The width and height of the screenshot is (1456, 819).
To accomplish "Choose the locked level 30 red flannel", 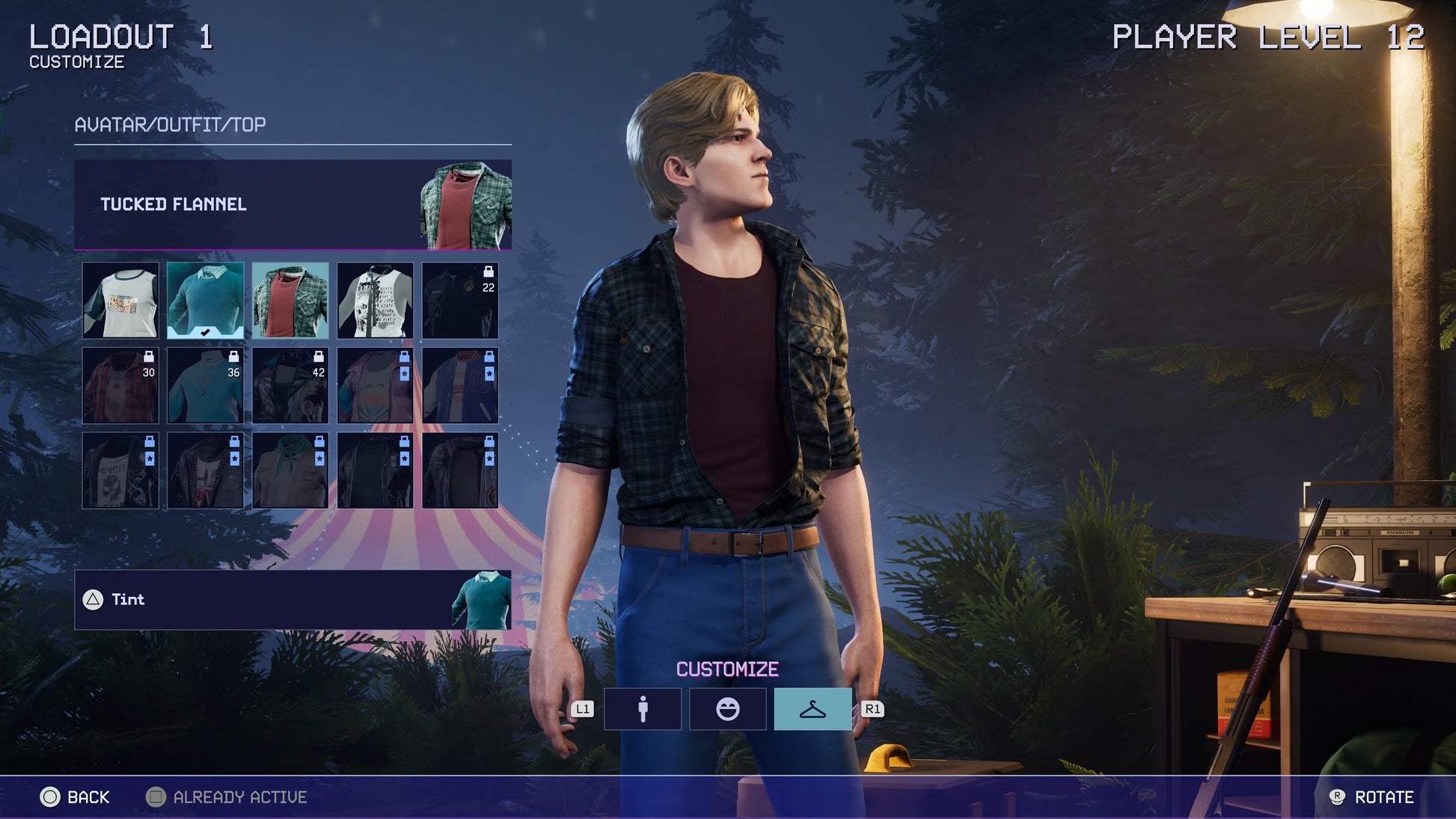I will [120, 385].
